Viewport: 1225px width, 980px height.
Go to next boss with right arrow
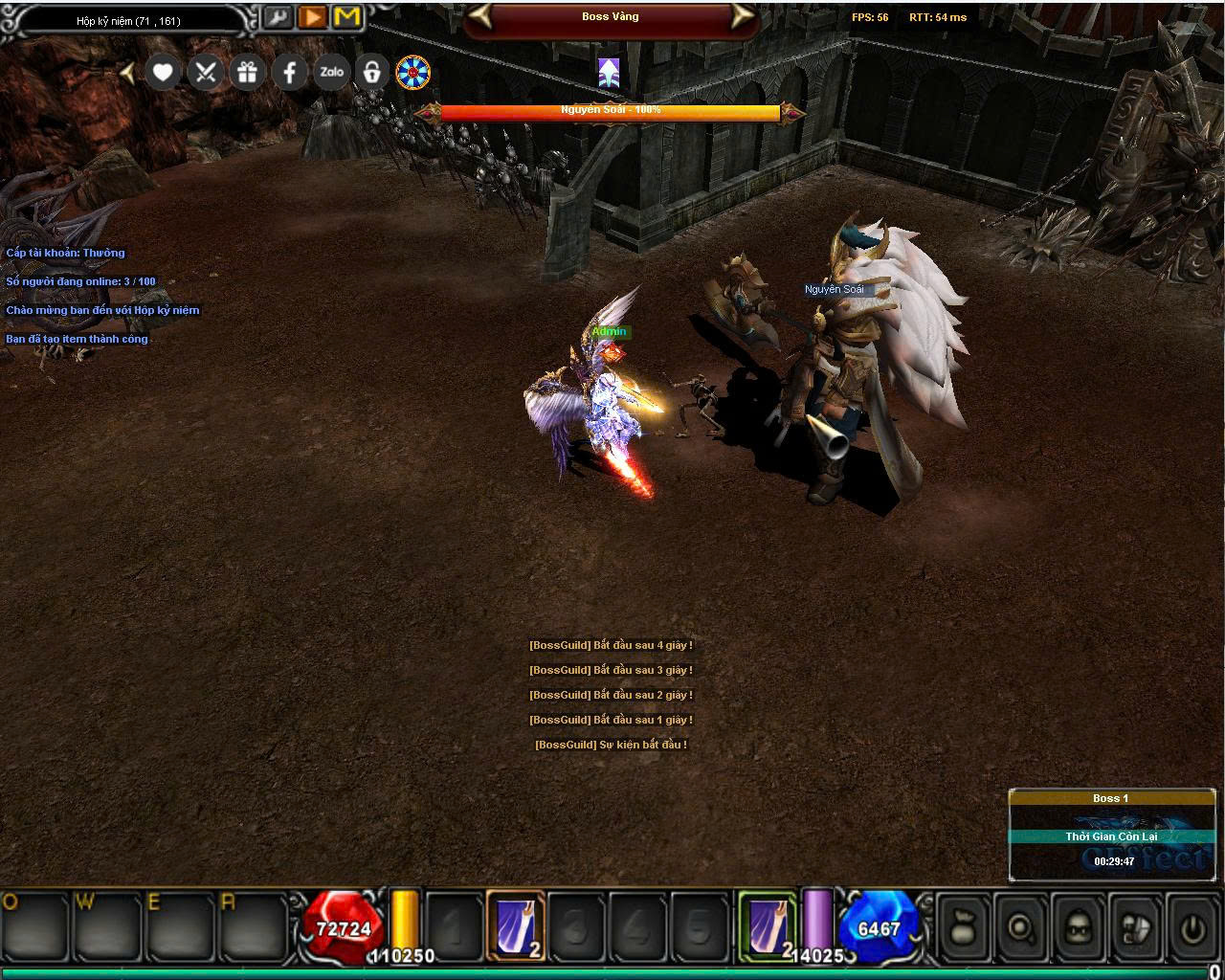[x=742, y=16]
